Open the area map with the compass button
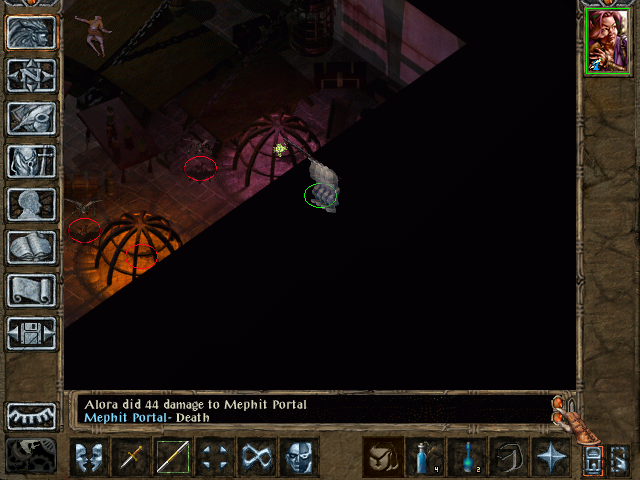640x480 pixels. click(31, 75)
